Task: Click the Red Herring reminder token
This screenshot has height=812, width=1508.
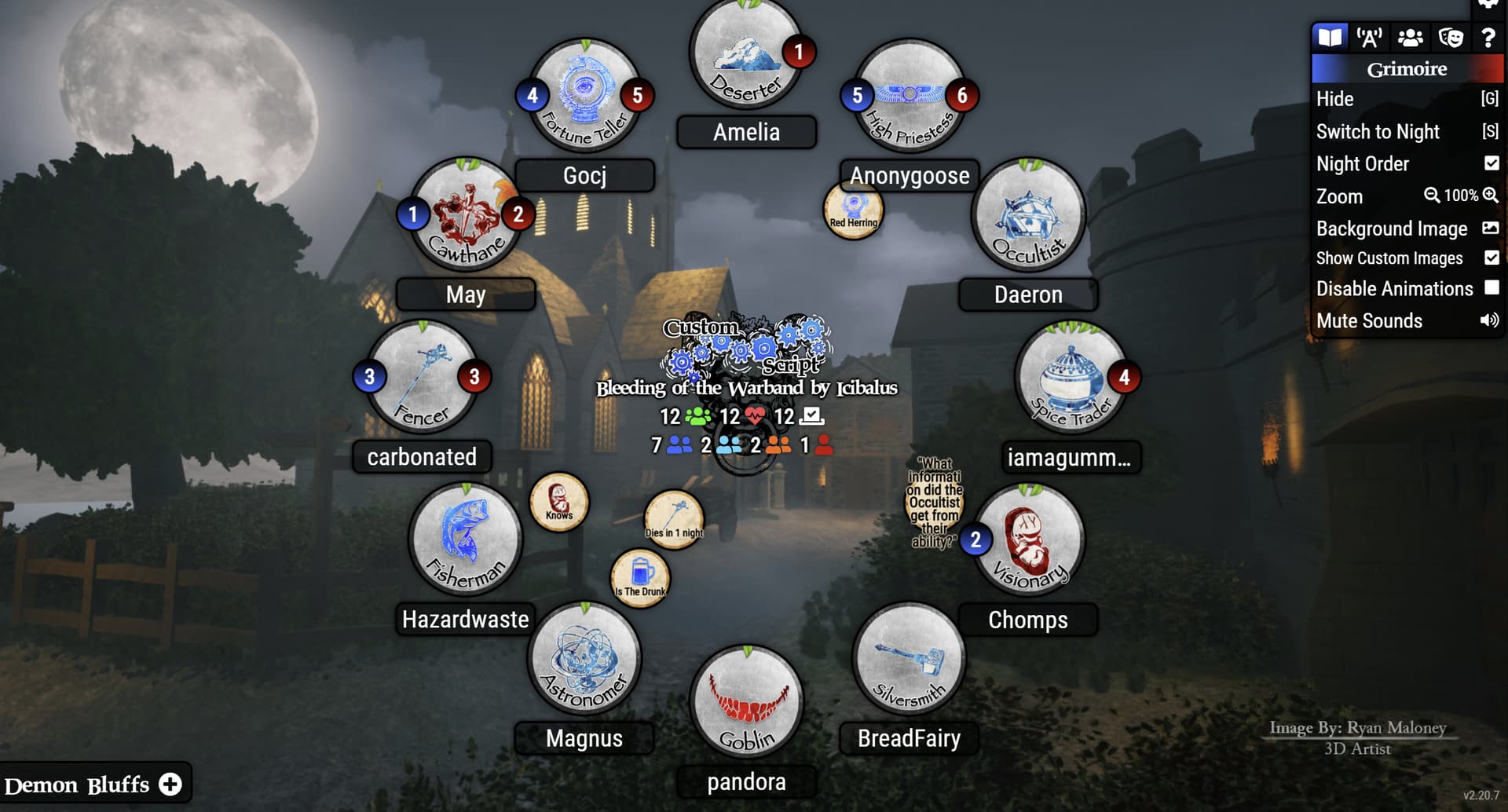Action: coord(853,210)
